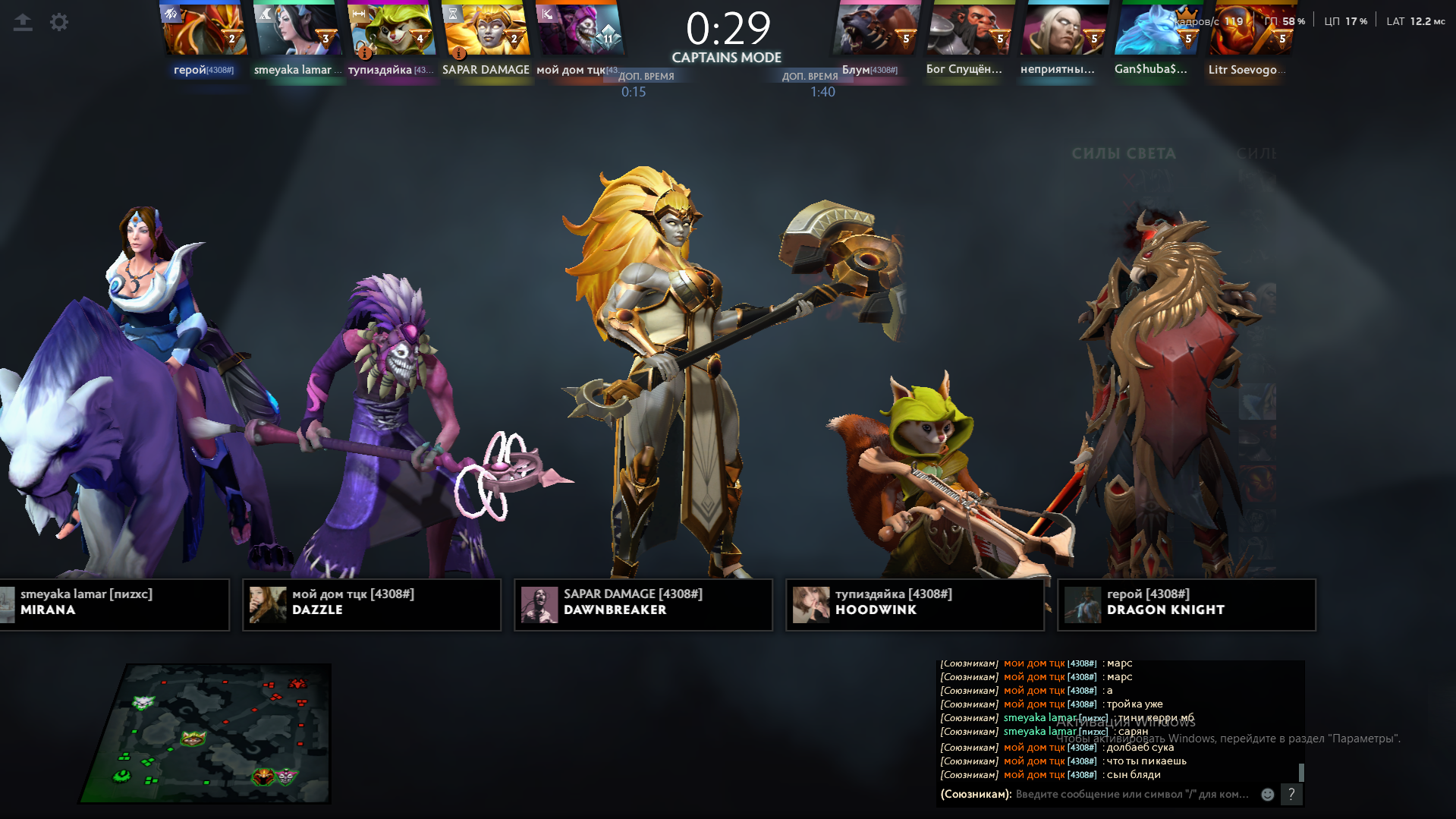Choose the Hoodwink portrait in top bar
Viewport: 1456px width, 819px height.
click(392, 30)
